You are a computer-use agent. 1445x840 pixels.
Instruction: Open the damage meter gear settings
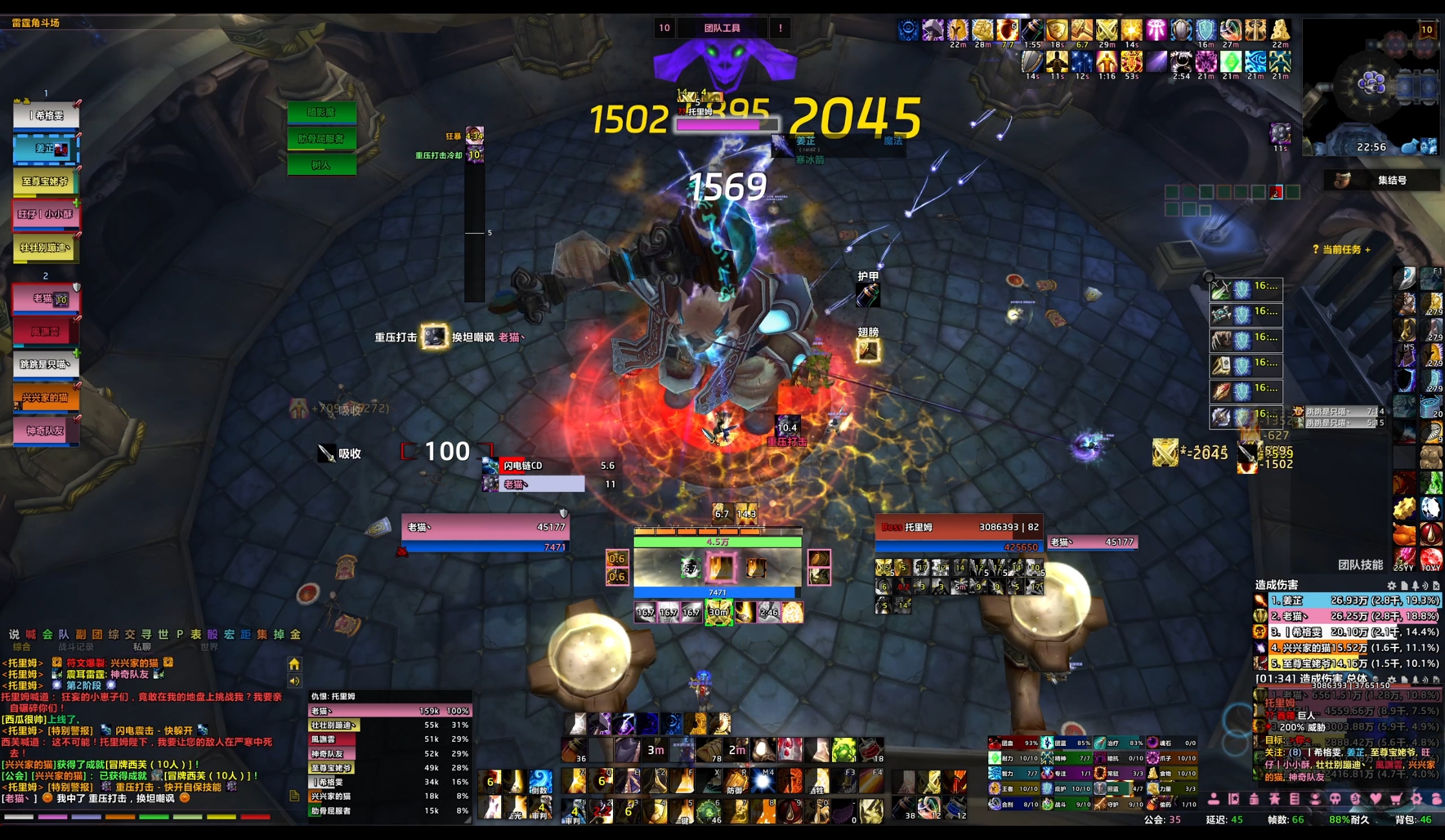(1391, 585)
